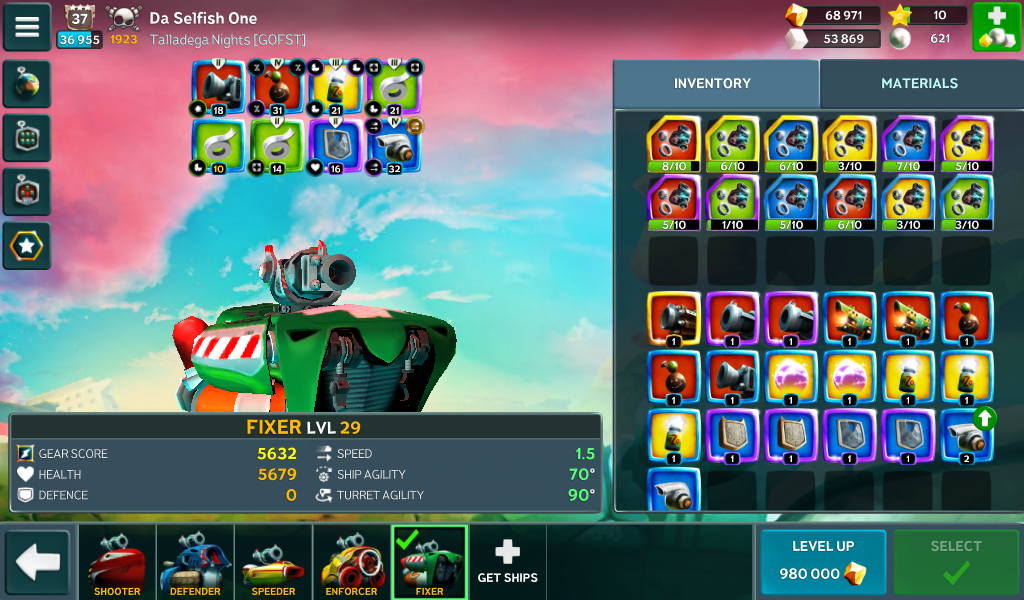The width and height of the screenshot is (1024, 600).
Task: Select the equipped cannon item level 18
Action: click(x=218, y=88)
